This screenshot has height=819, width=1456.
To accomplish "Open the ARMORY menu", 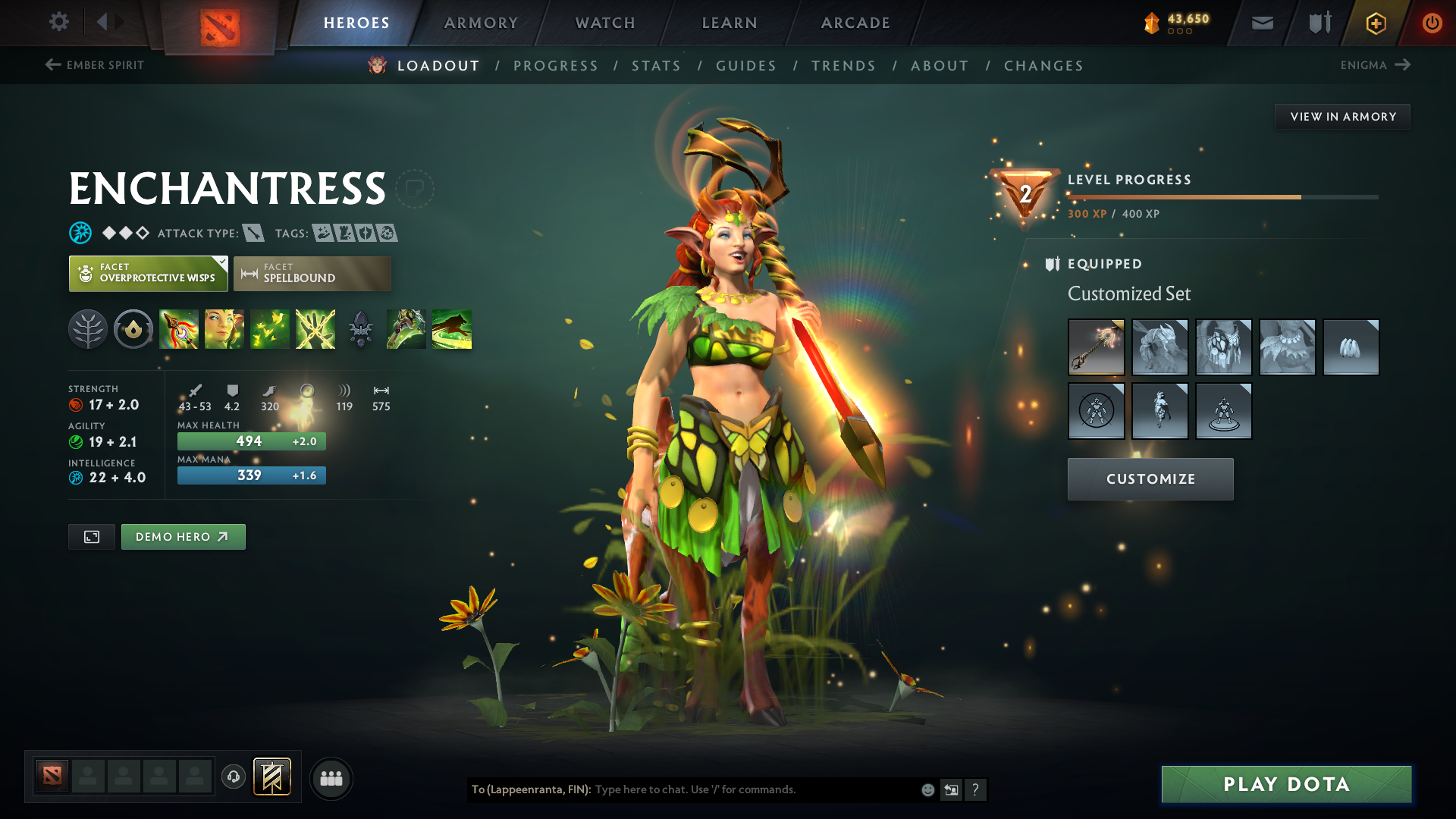I will point(481,23).
